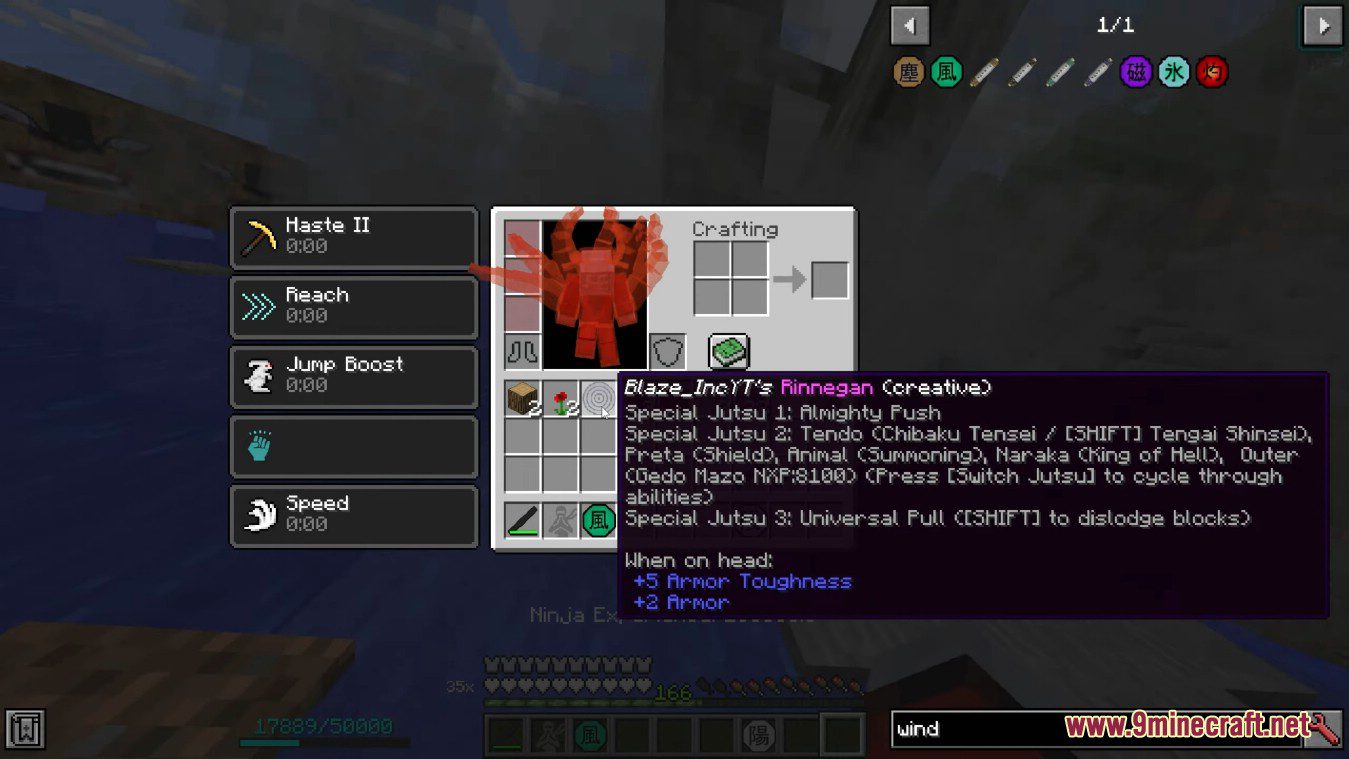Click the Haste II effect entry
Viewport: 1349px width, 759px height.
click(x=353, y=235)
